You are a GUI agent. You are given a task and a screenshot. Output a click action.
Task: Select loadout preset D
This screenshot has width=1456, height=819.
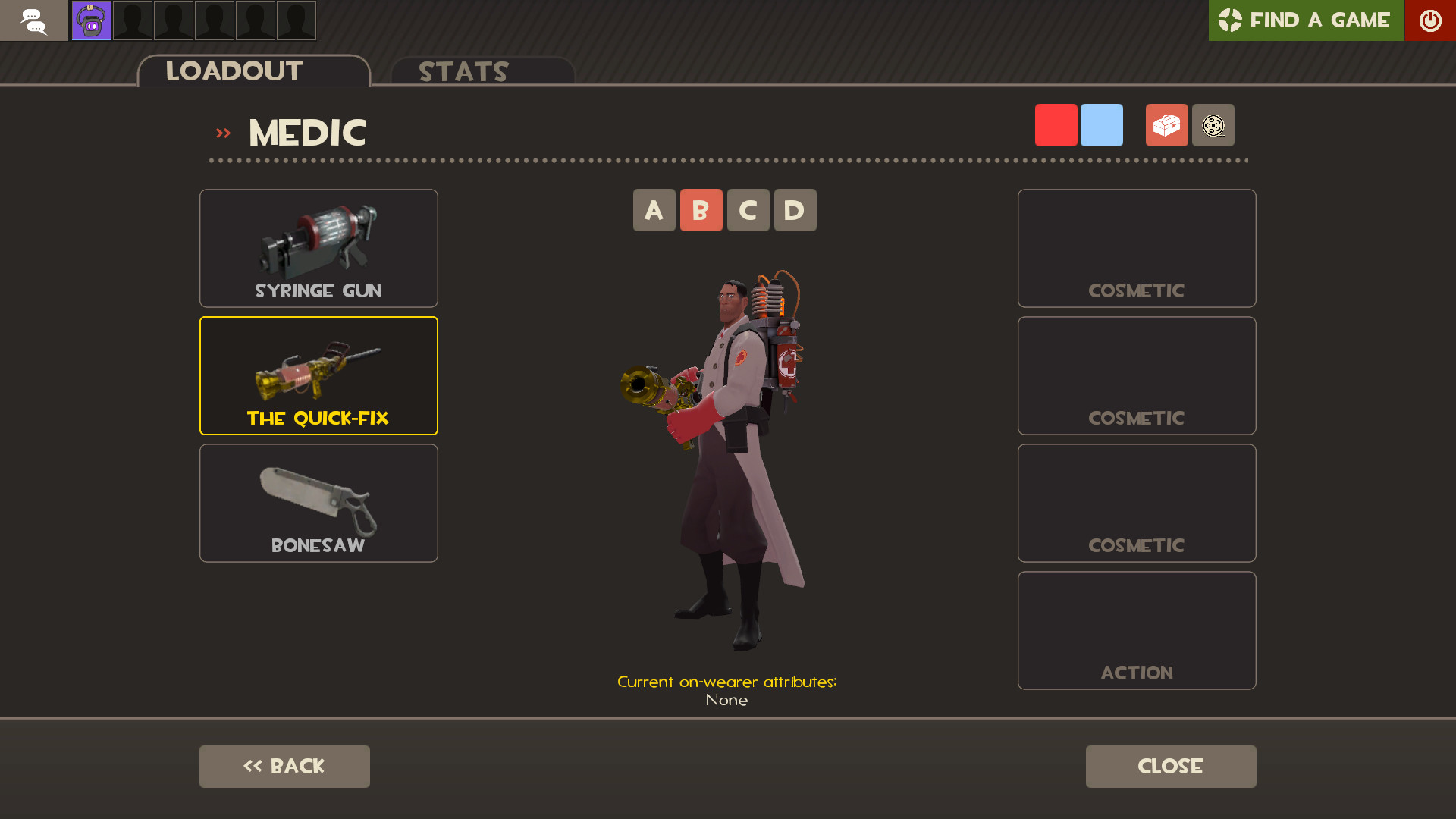pos(795,210)
